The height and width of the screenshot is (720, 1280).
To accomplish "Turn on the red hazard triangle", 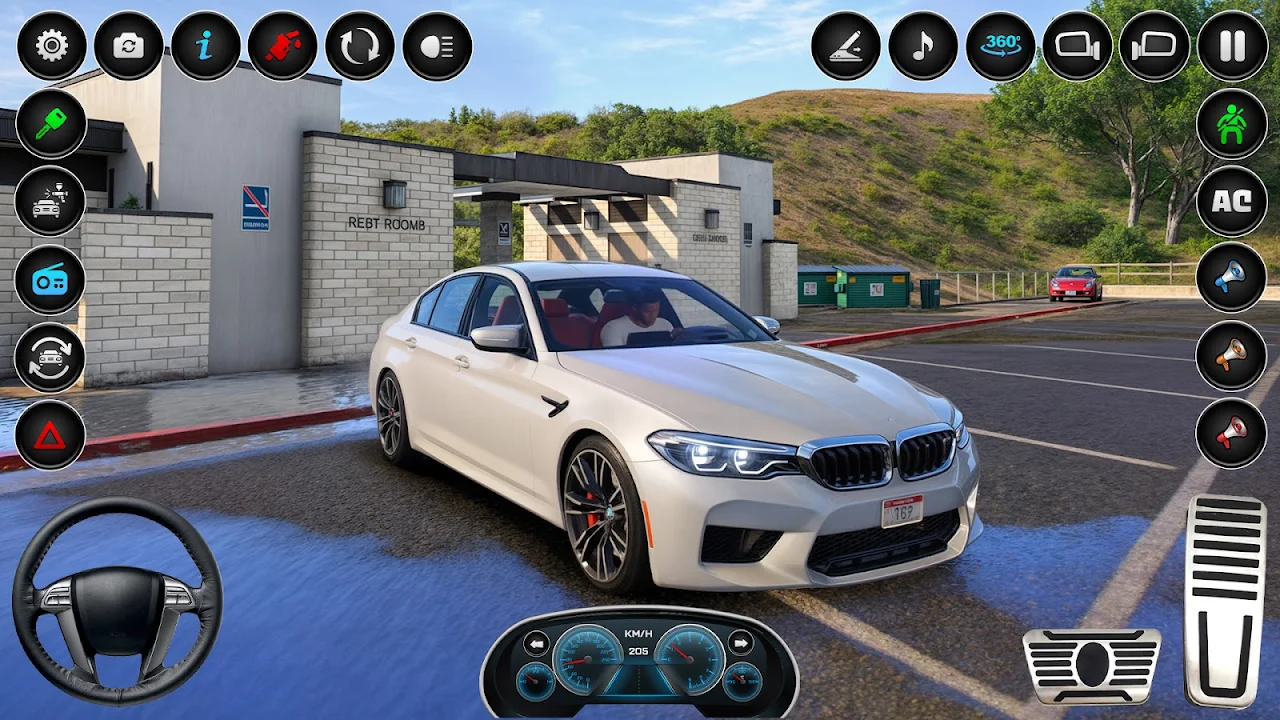I will click(50, 435).
